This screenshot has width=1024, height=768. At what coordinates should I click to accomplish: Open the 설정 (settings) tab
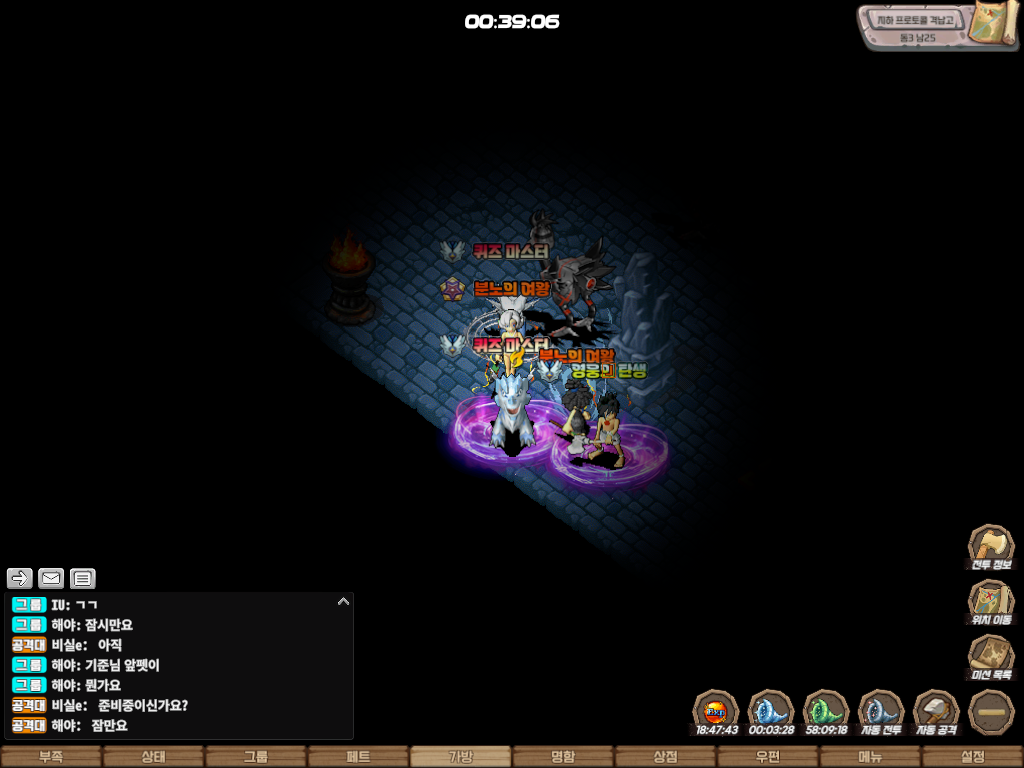972,757
